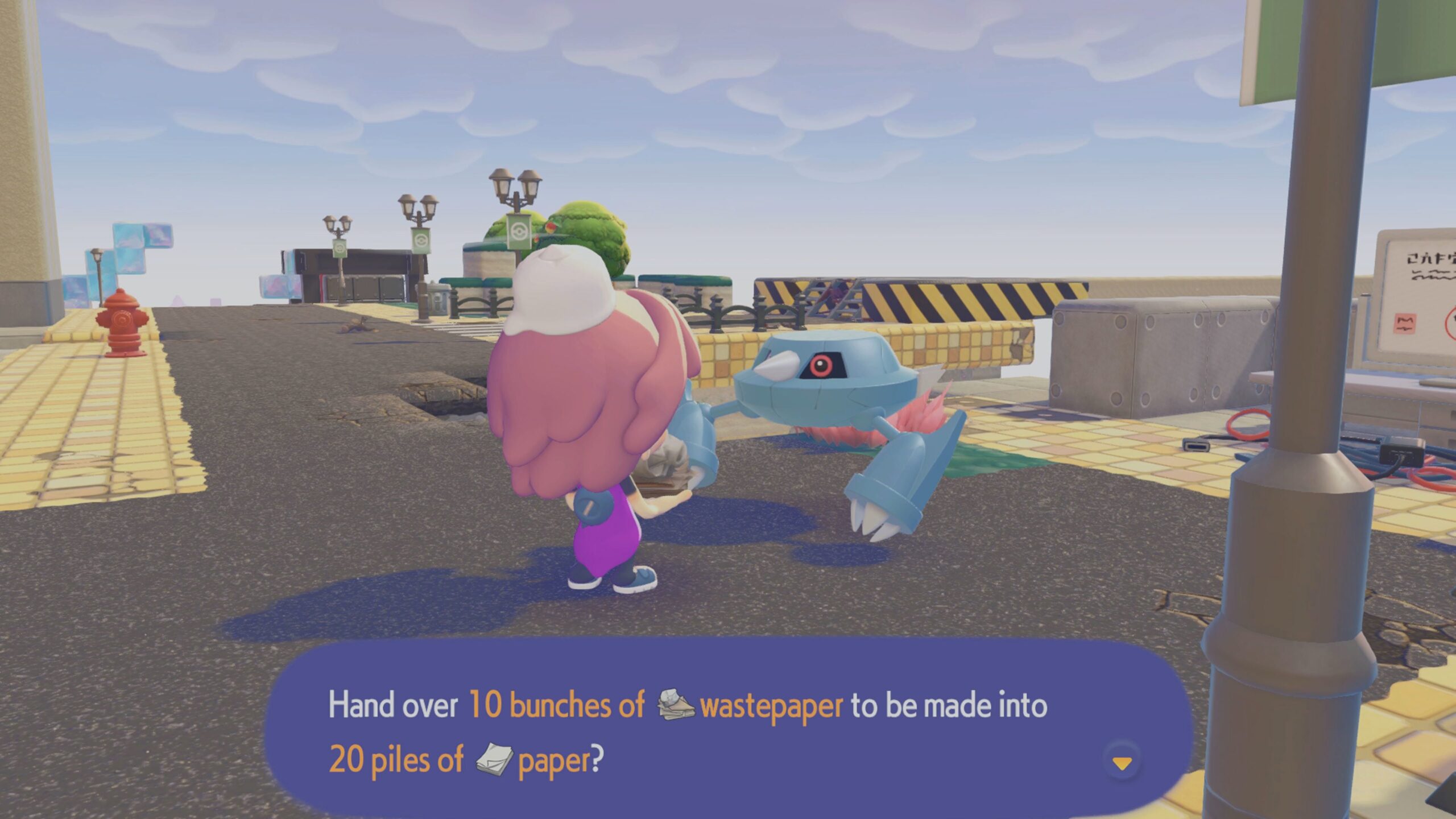Click the pink stamp icon on the signboard
Screen dimensions: 1456x819
1405,324
